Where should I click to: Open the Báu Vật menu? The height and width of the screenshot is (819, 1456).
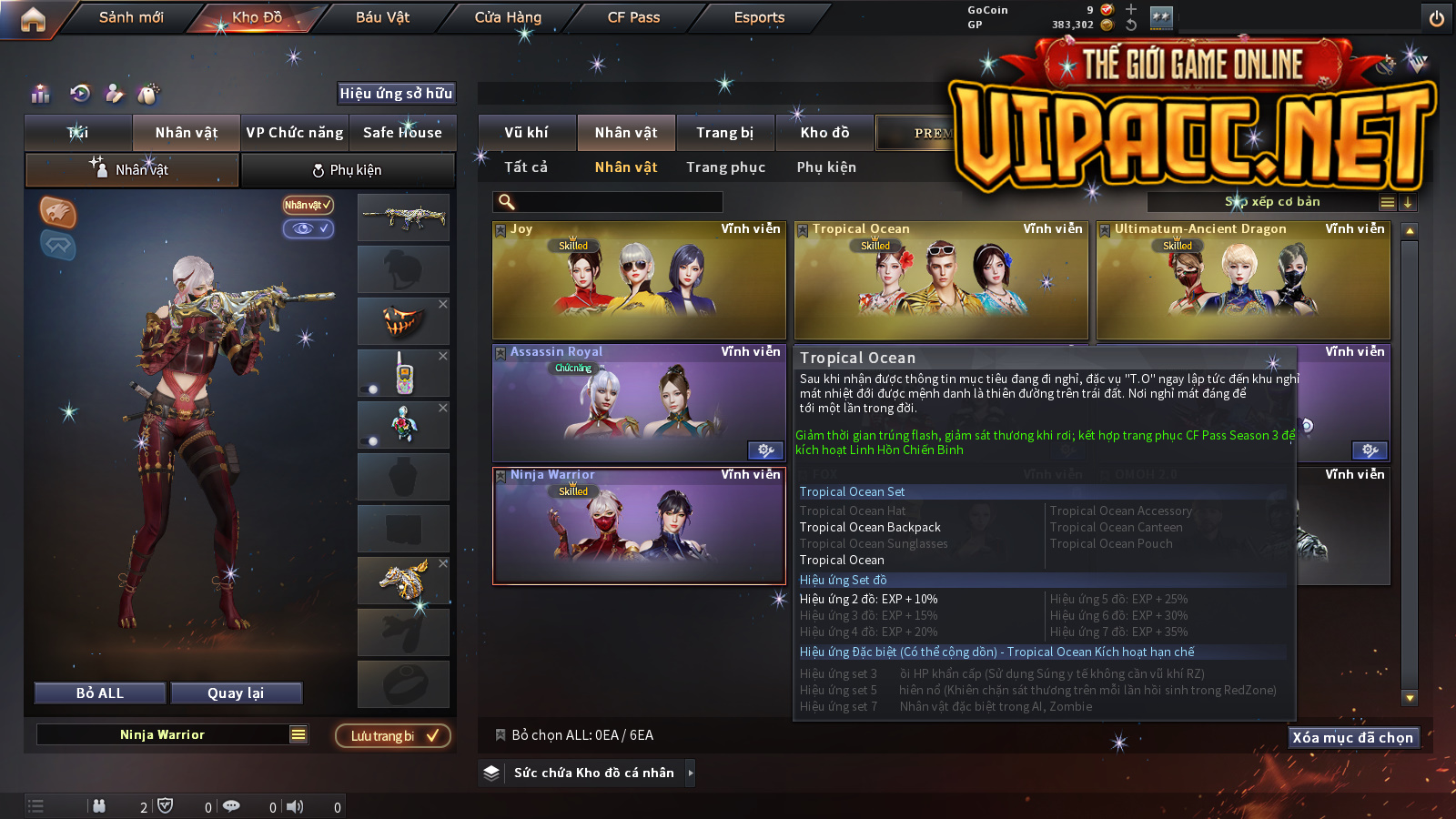tap(382, 17)
